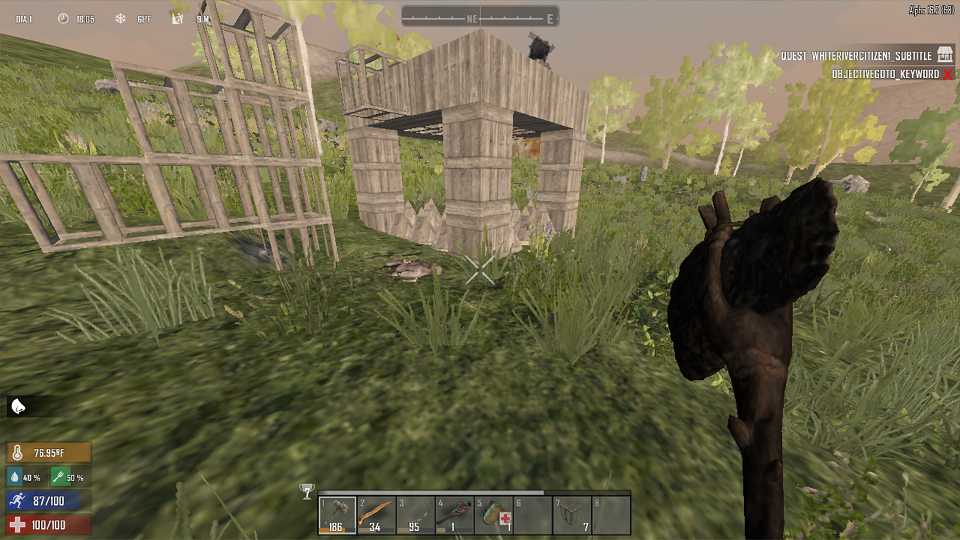Select the wooden club in hotbar slot 4

pyautogui.click(x=455, y=516)
